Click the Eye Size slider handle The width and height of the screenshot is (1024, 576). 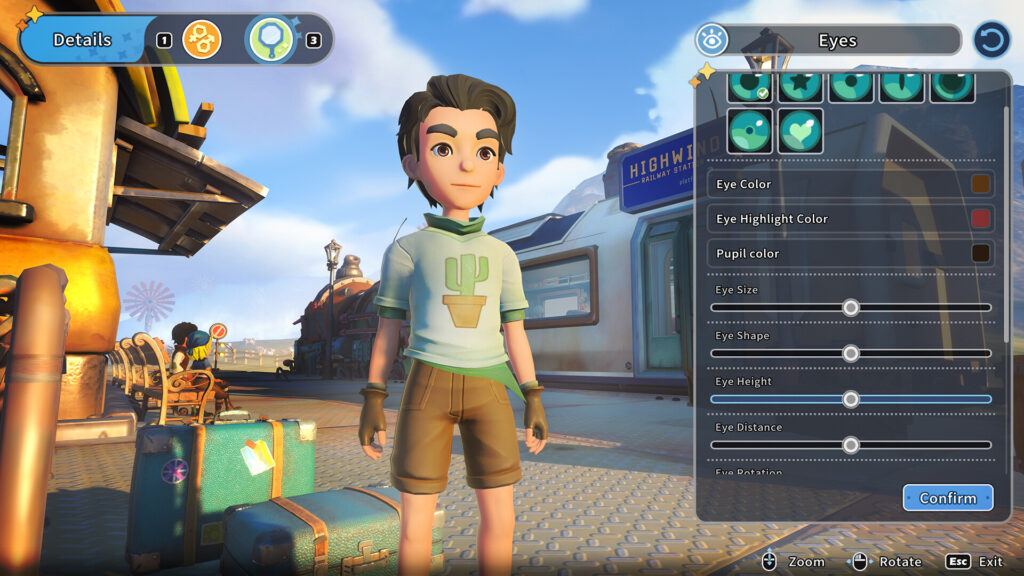851,308
